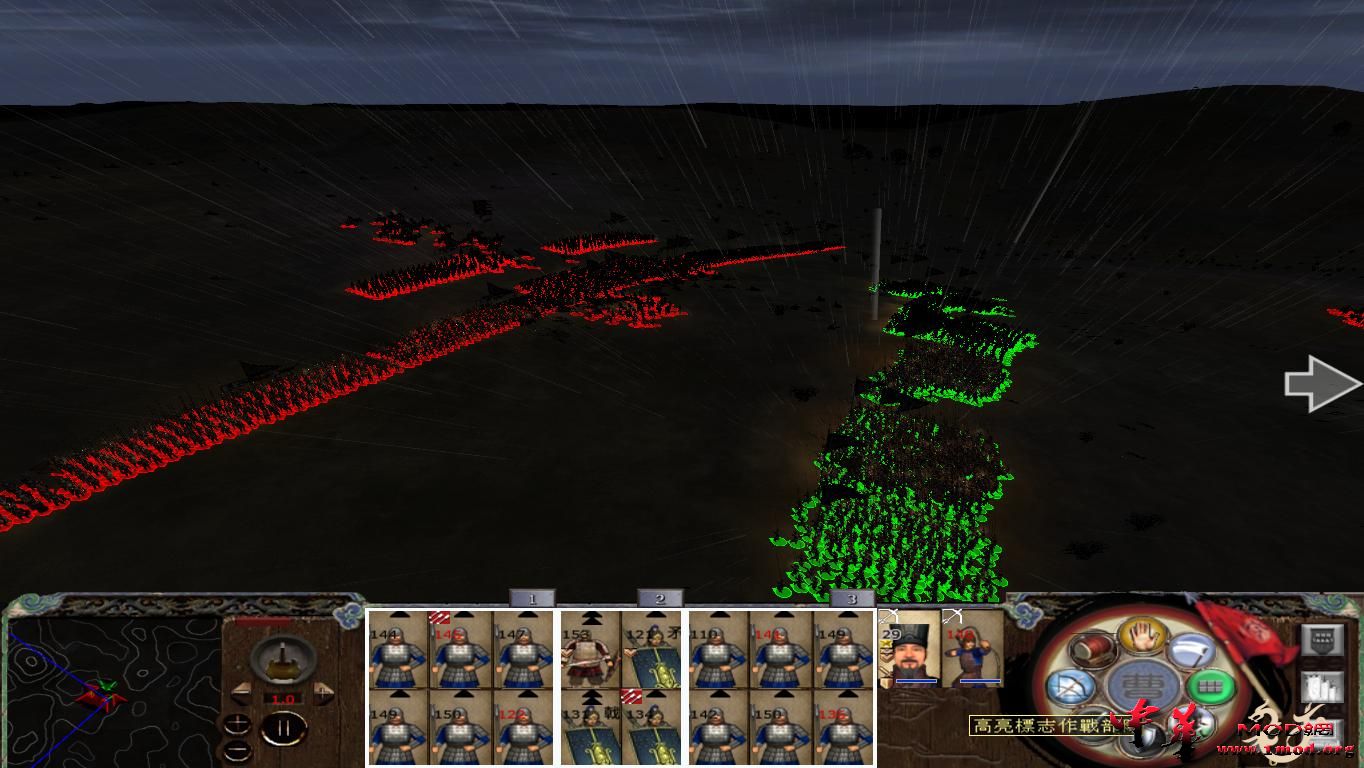Increase battle speed past 1.0 with the right arrow
Screen dimensions: 1364x768
tap(323, 694)
